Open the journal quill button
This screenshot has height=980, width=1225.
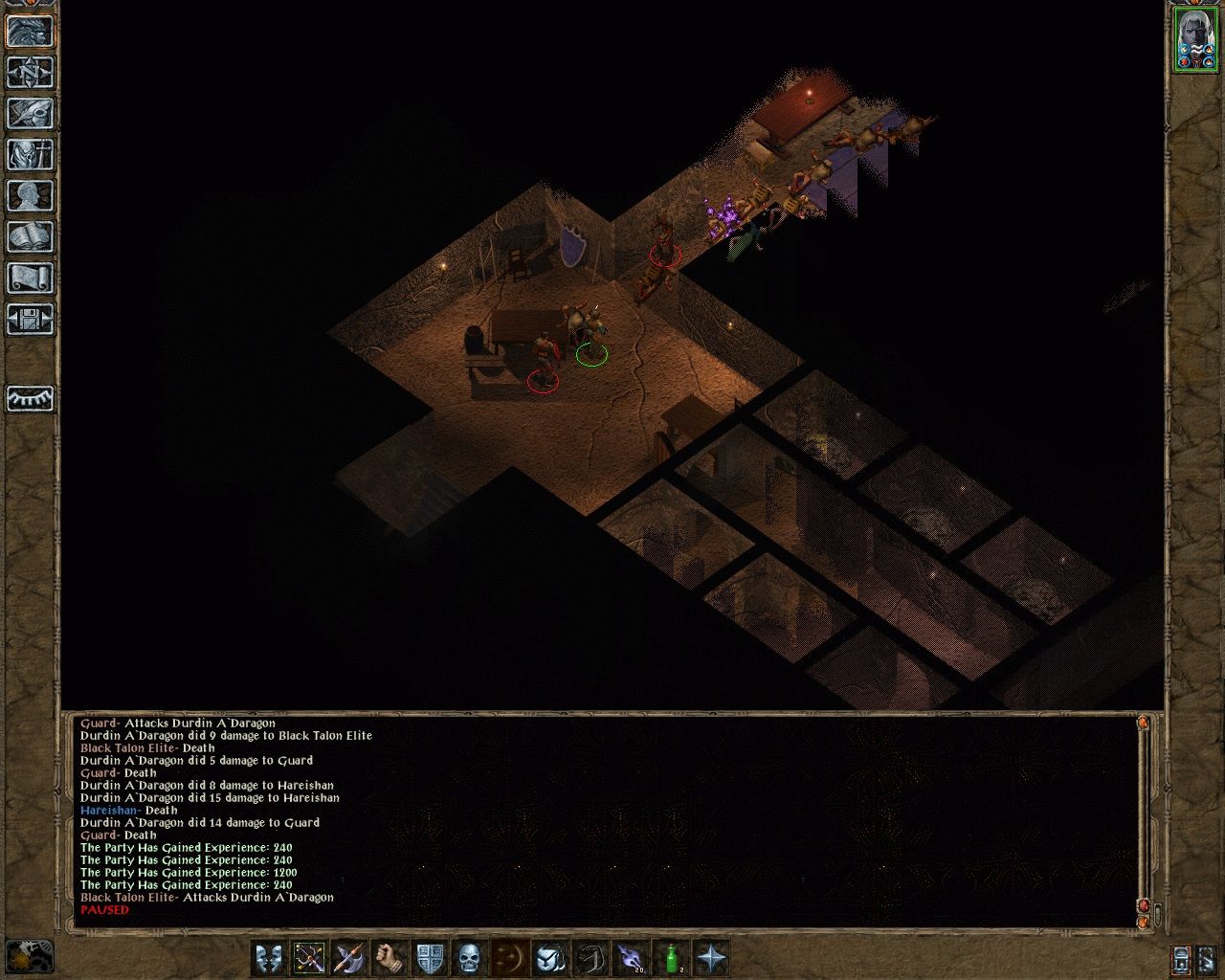coord(30,114)
